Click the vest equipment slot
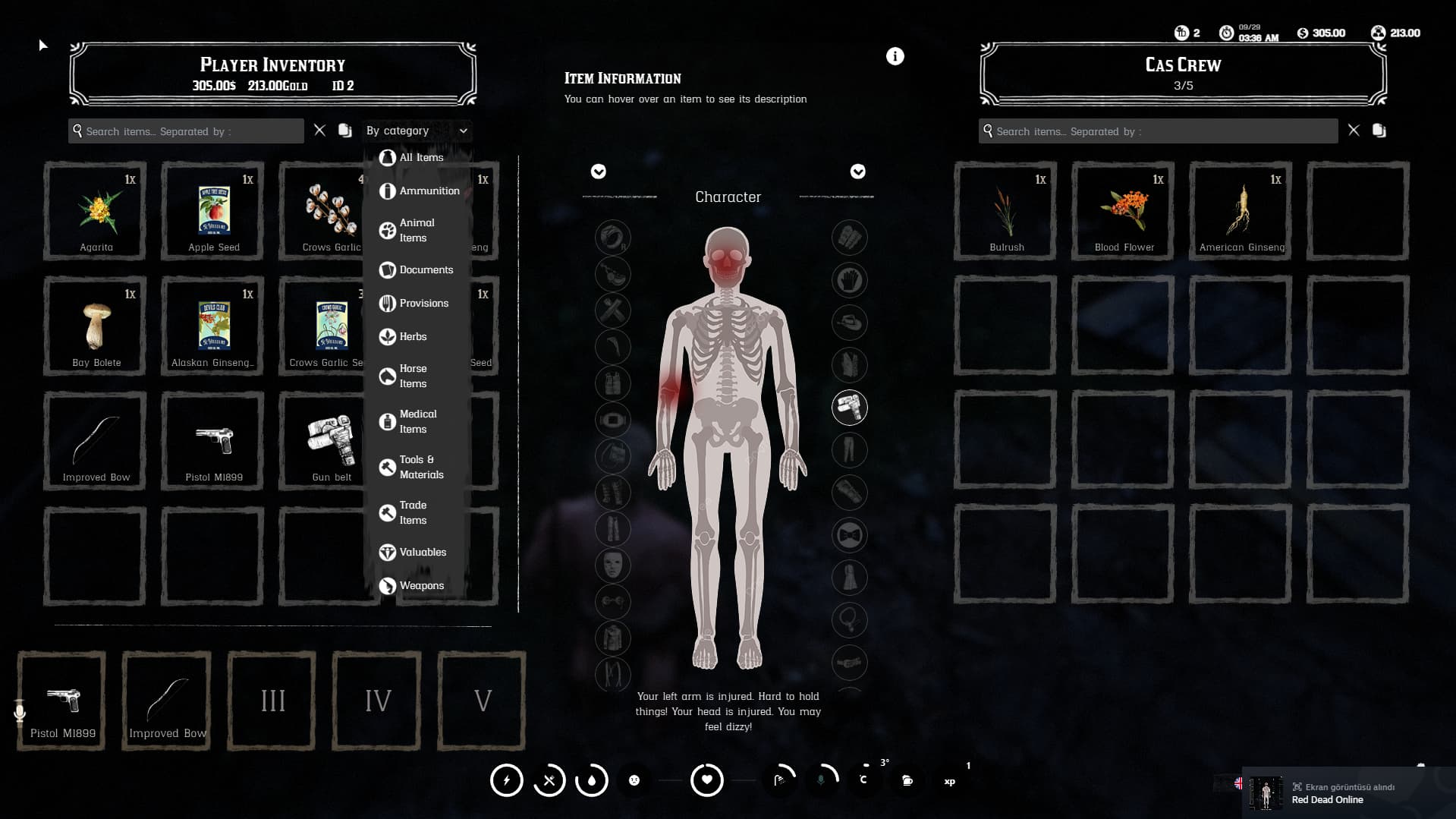This screenshot has height=819, width=1456. (x=850, y=365)
